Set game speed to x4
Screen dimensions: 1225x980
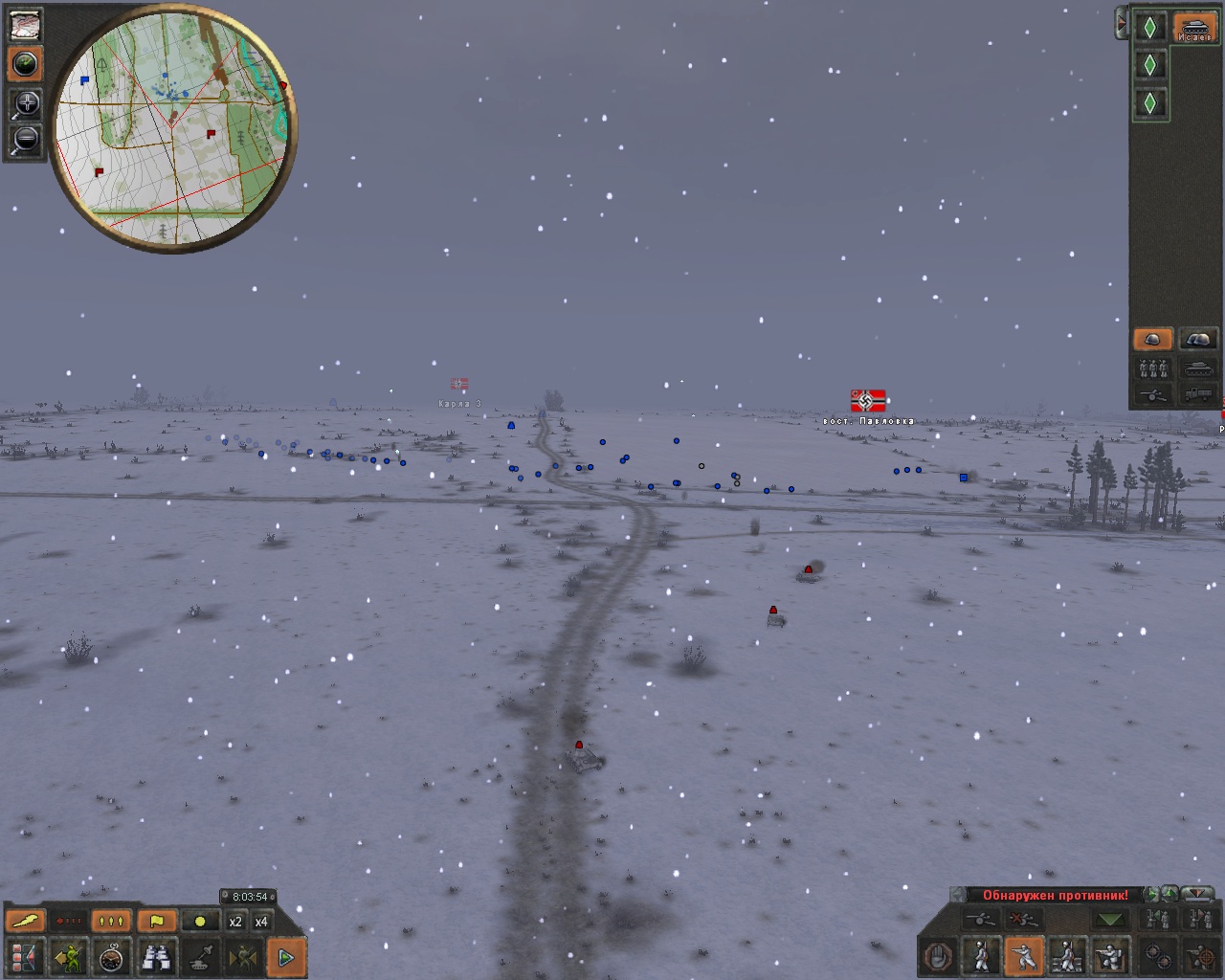[261, 922]
